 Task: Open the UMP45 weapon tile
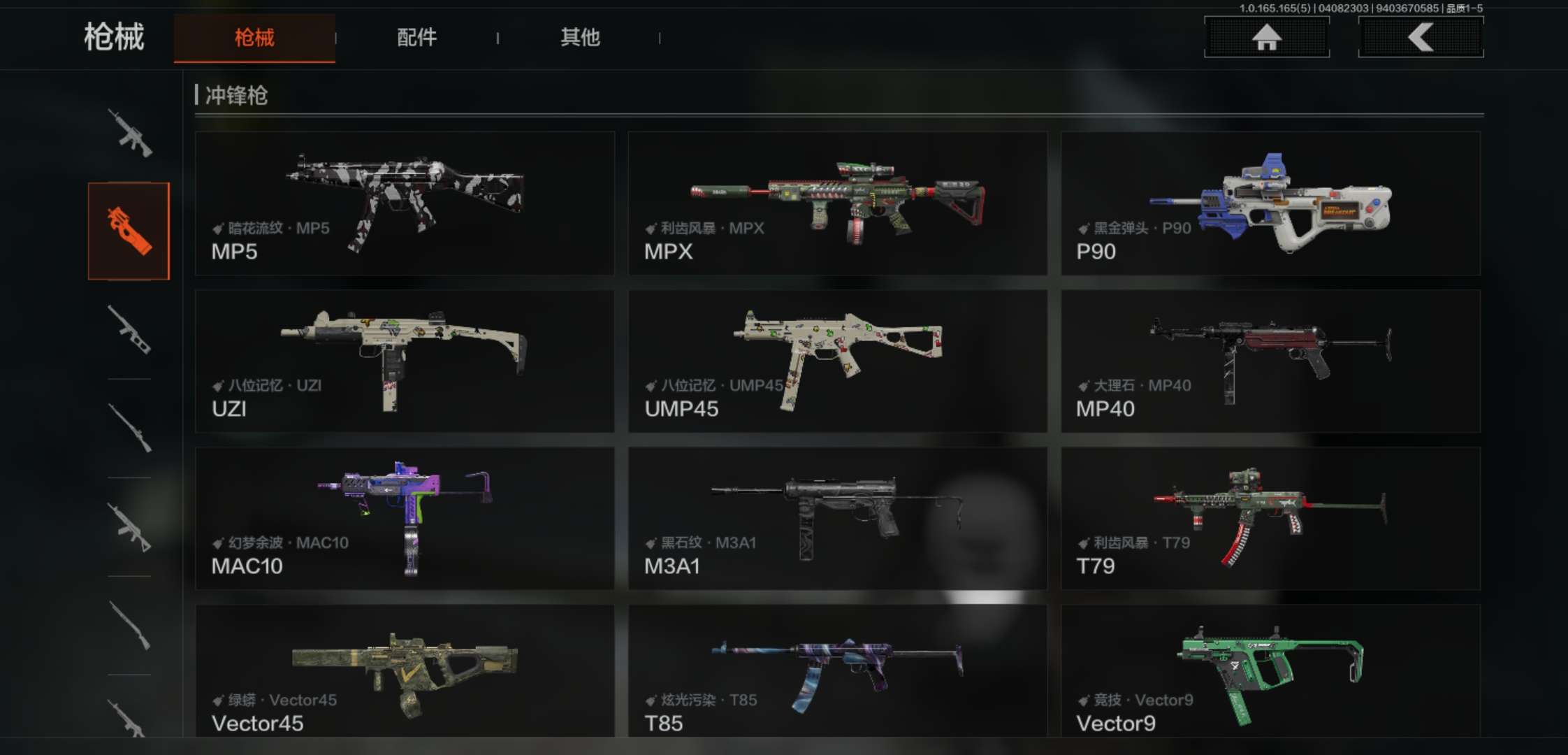point(837,361)
